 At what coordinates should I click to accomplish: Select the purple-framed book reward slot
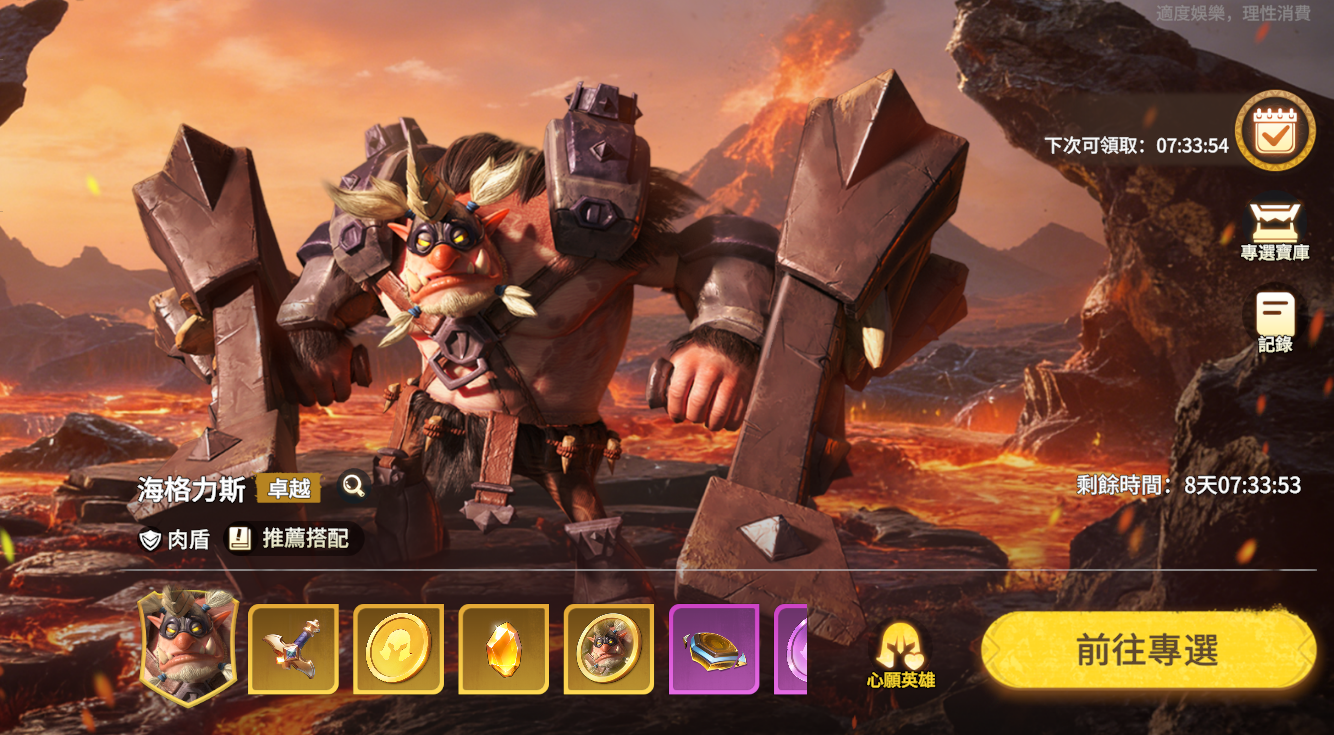click(714, 649)
